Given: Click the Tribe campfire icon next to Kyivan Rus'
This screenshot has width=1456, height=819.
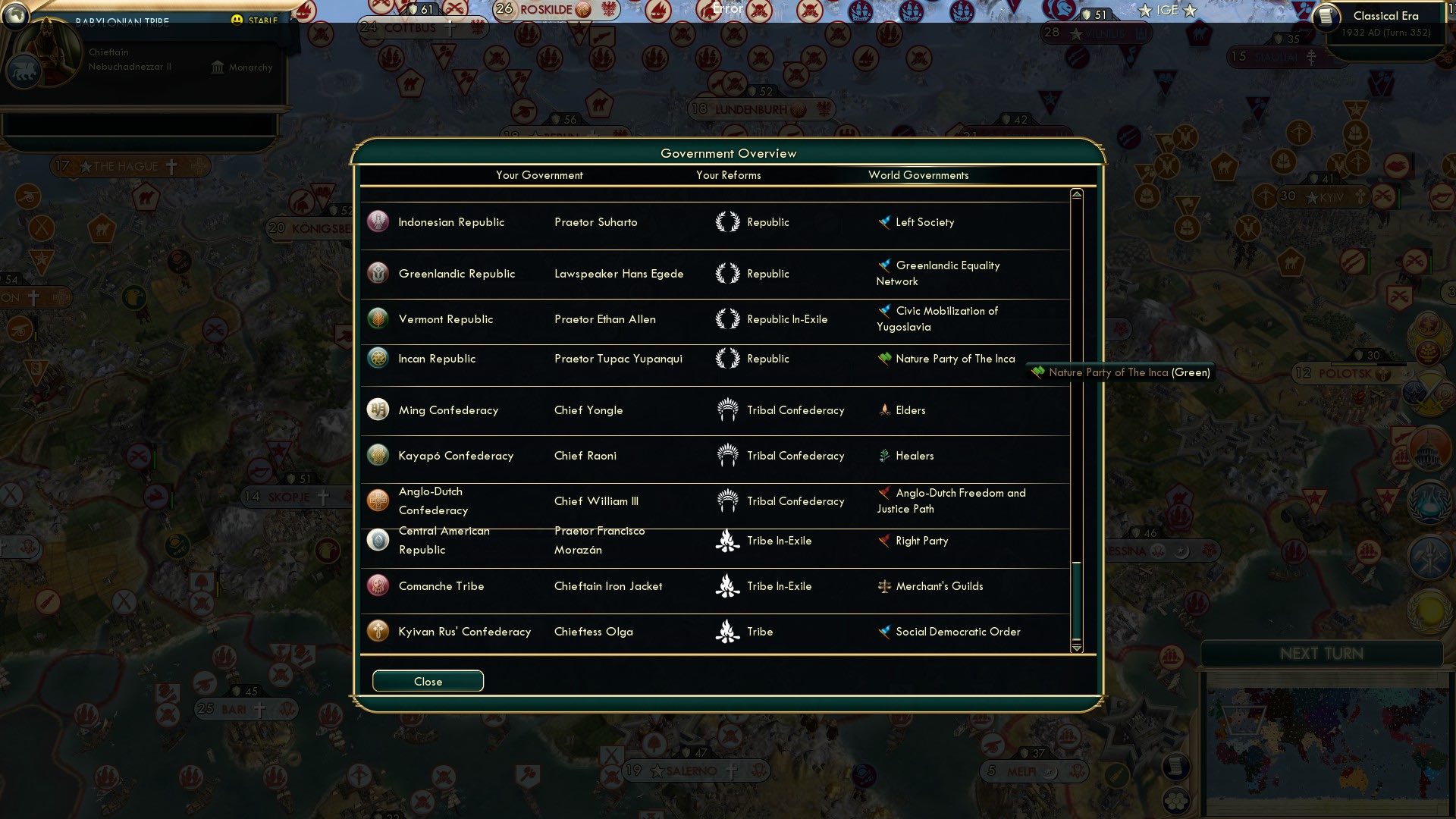Looking at the screenshot, I should (730, 631).
